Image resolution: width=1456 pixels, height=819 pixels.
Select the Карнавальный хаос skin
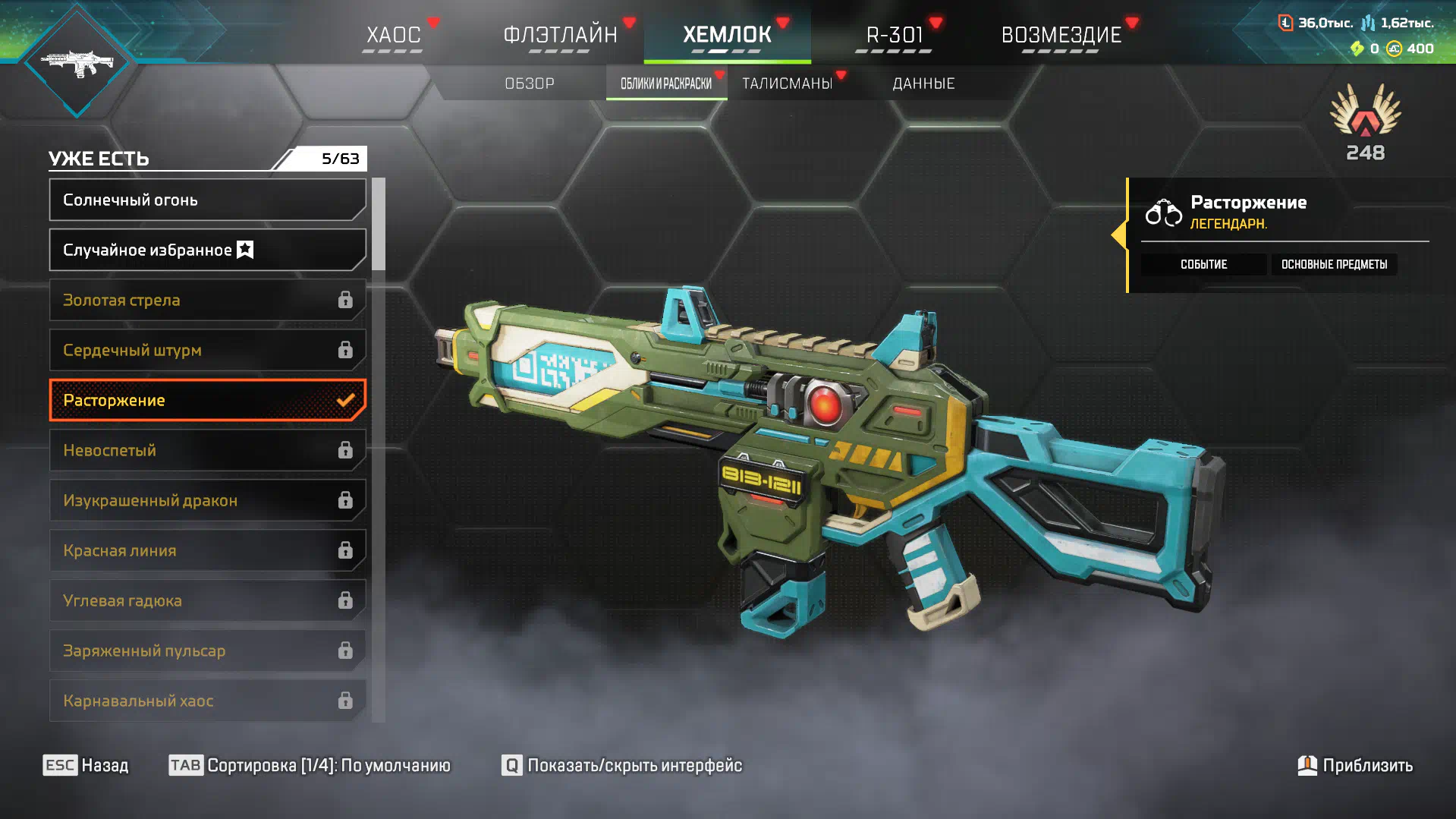pos(207,701)
